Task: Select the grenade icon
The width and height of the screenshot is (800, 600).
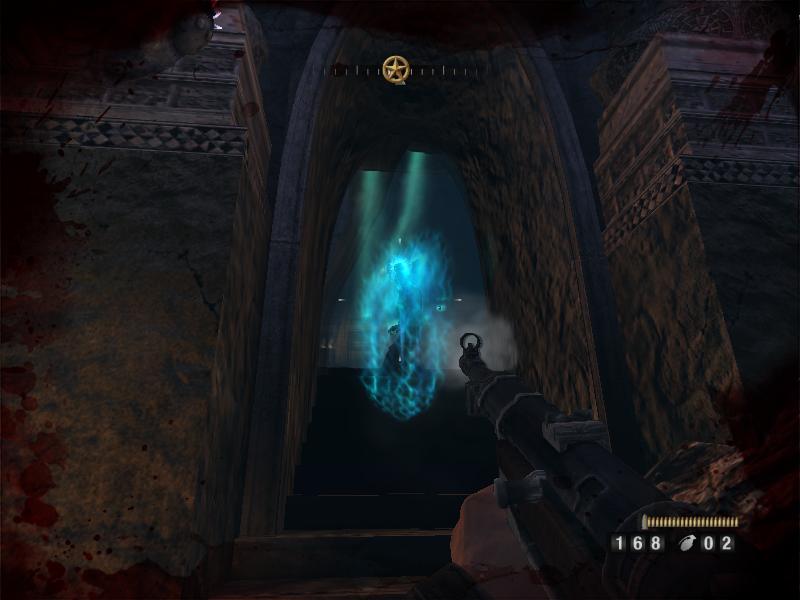Action: (x=686, y=544)
